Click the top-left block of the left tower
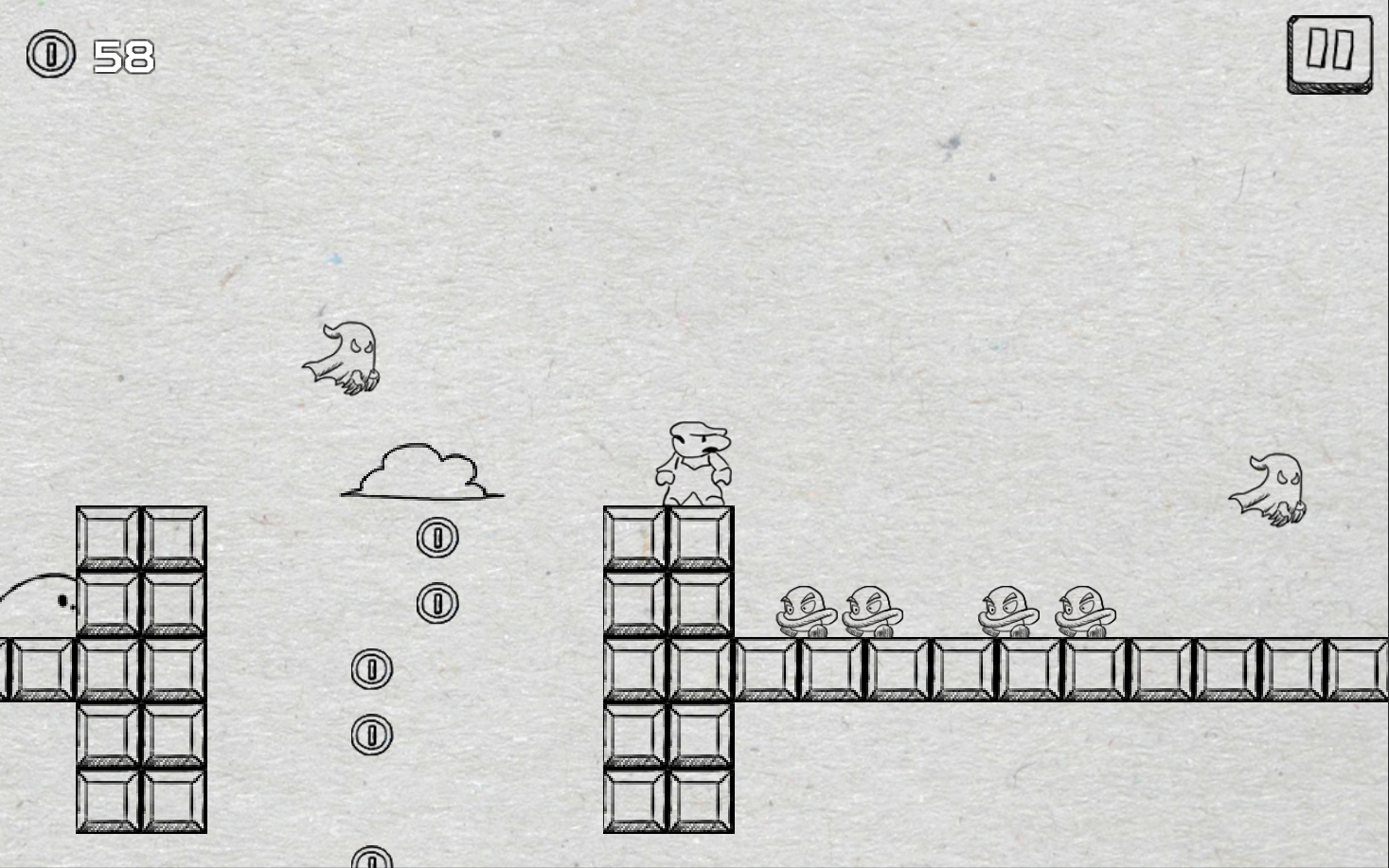 [x=107, y=536]
